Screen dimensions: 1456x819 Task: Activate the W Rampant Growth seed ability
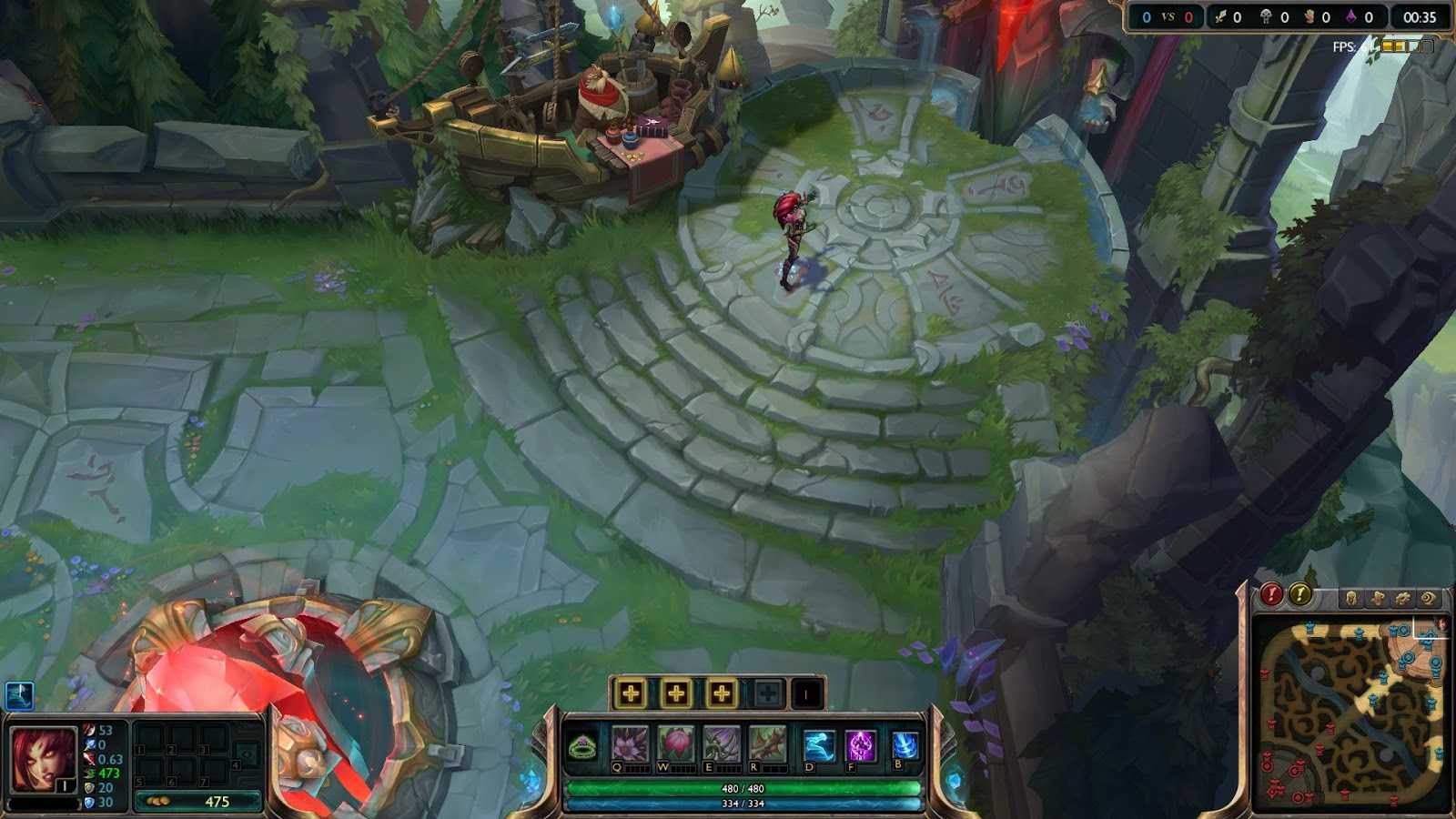point(674,742)
